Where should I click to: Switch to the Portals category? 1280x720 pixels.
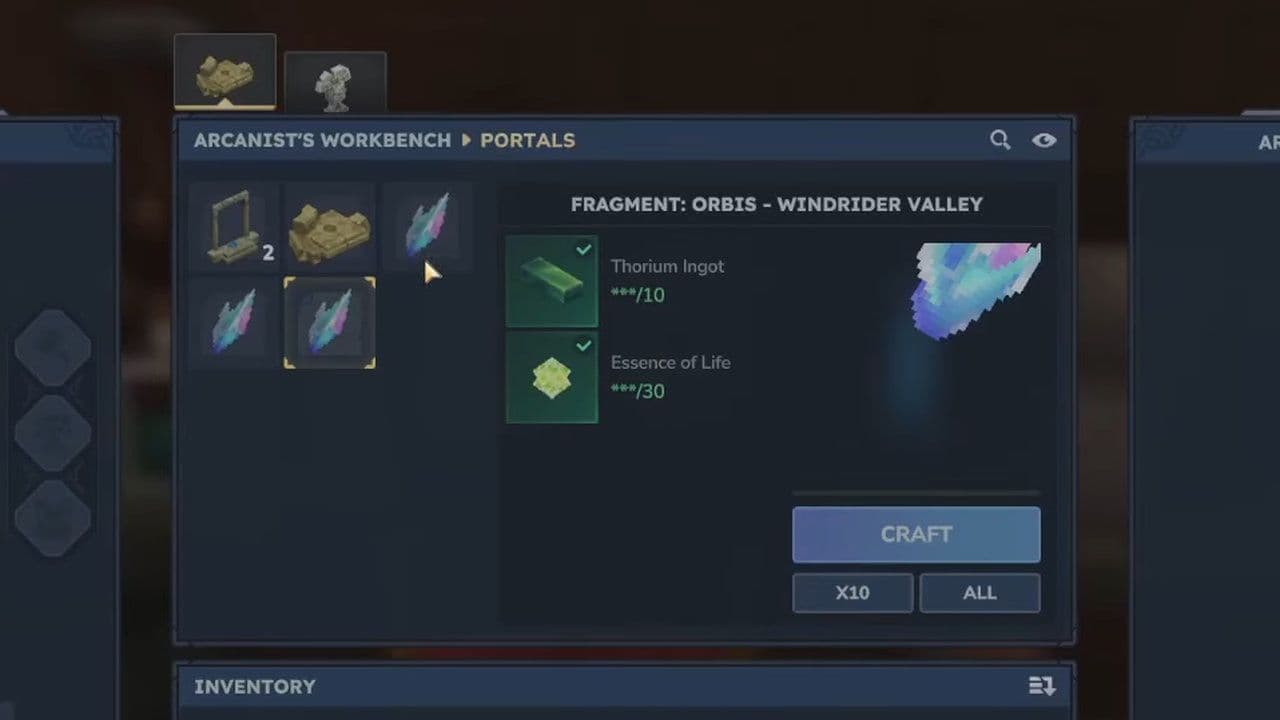527,140
